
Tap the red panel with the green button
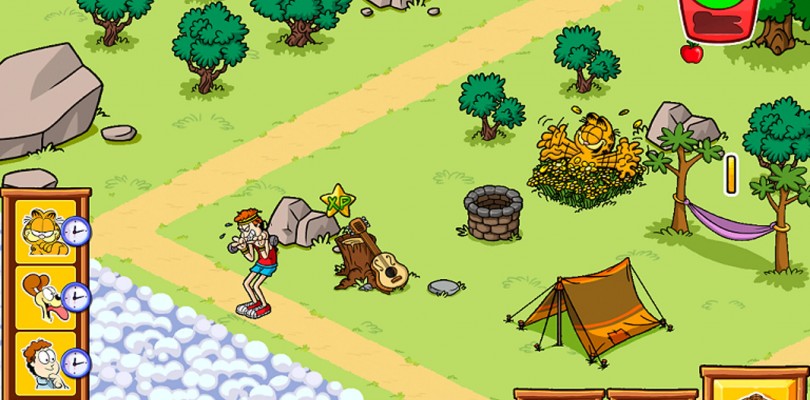tap(717, 19)
